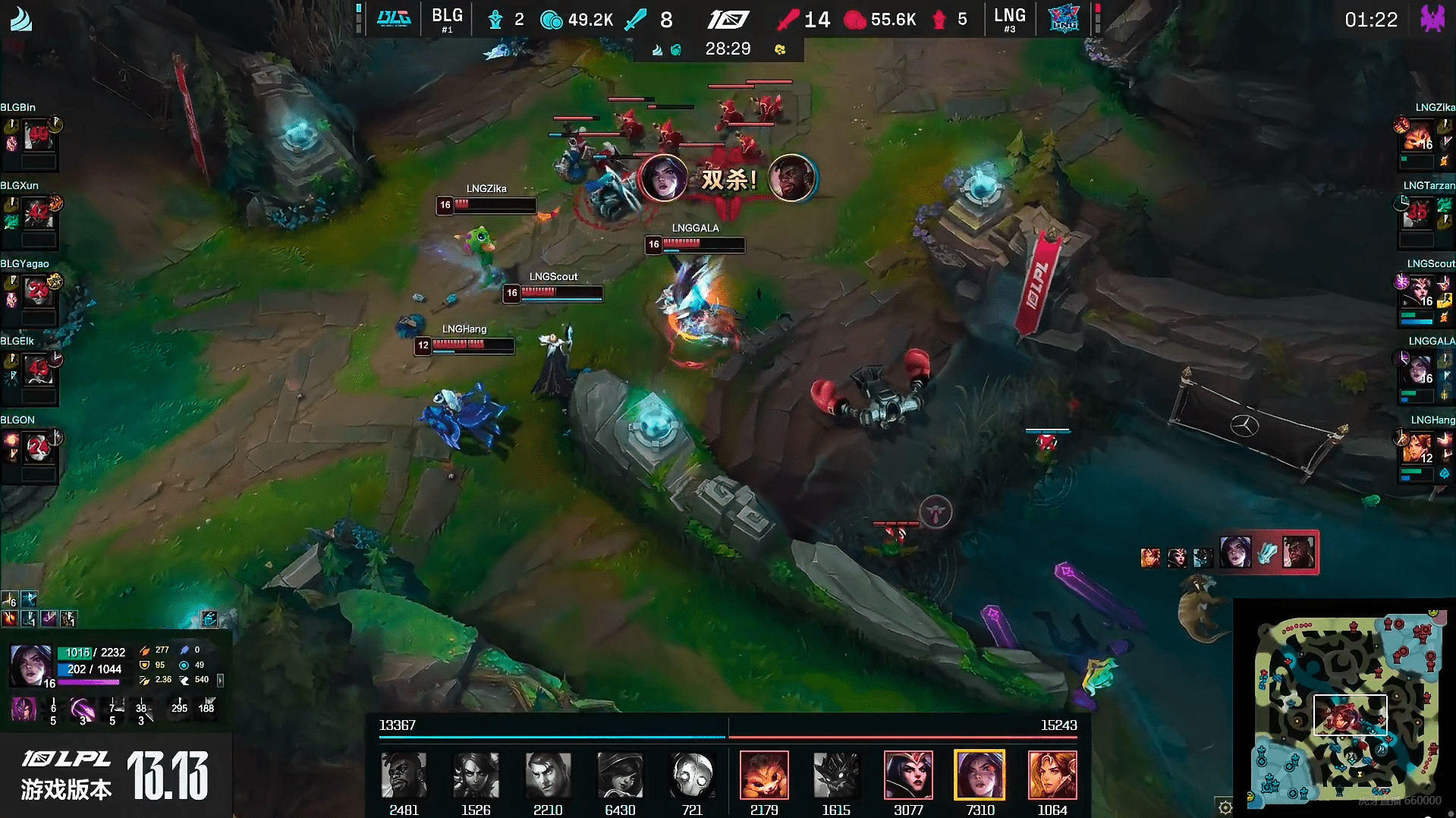Click BLGYagao's champion portrait
The image size is (1456, 818).
pos(38,292)
